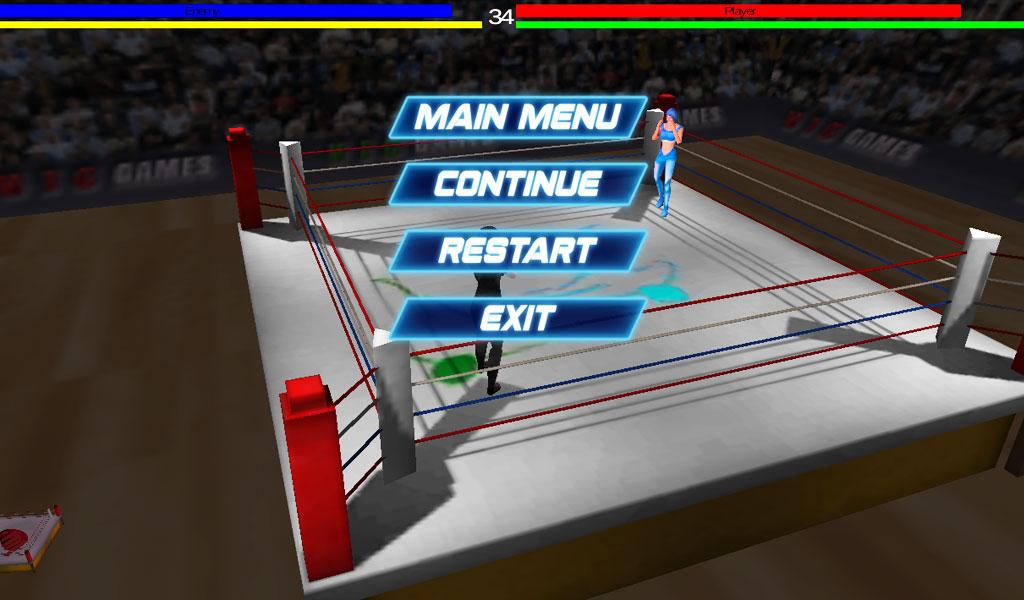The image size is (1024, 600).
Task: Return to the Main Menu
Action: tap(517, 117)
